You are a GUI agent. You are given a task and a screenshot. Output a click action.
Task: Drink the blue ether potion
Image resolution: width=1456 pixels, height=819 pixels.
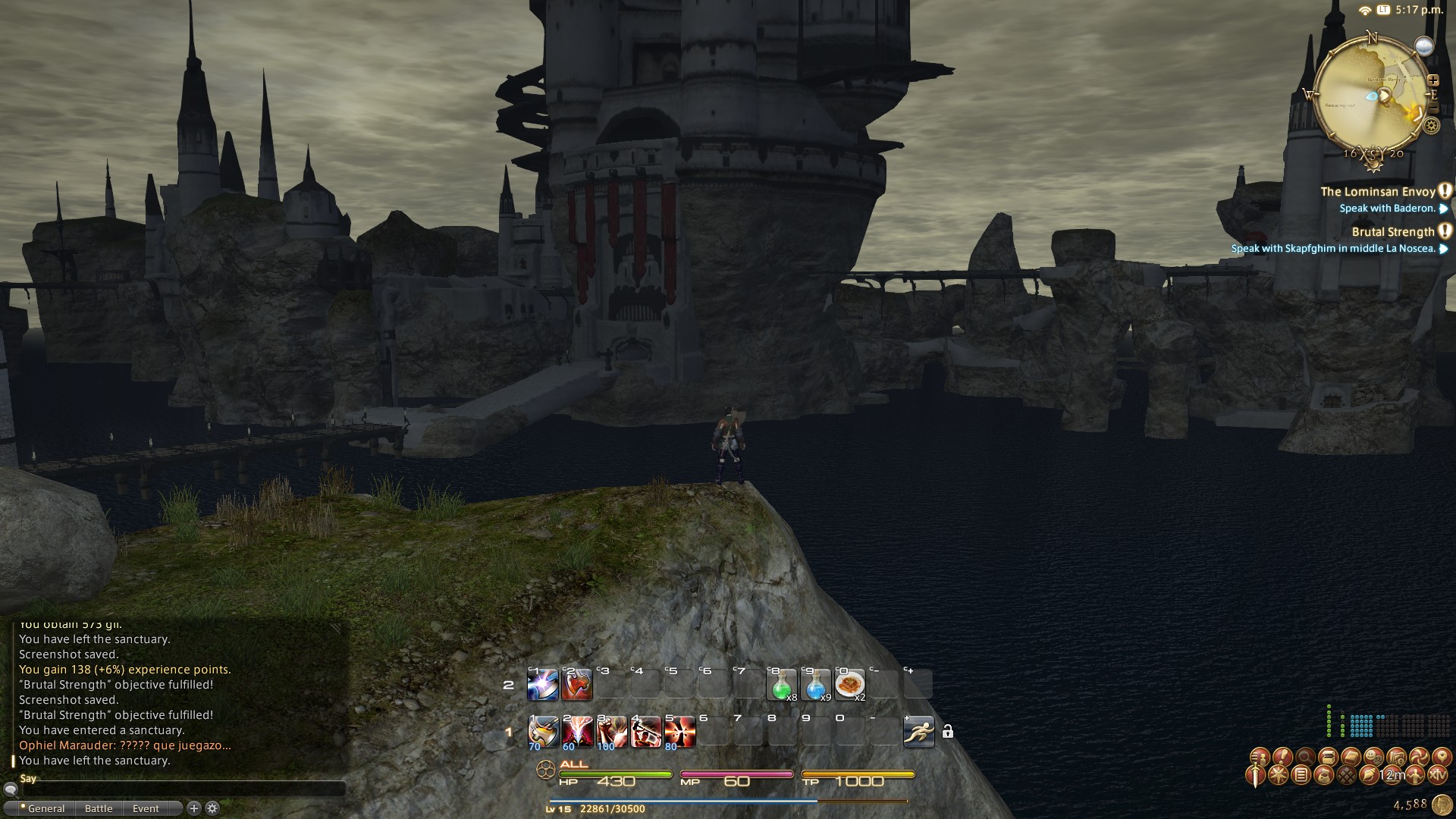coord(816,685)
